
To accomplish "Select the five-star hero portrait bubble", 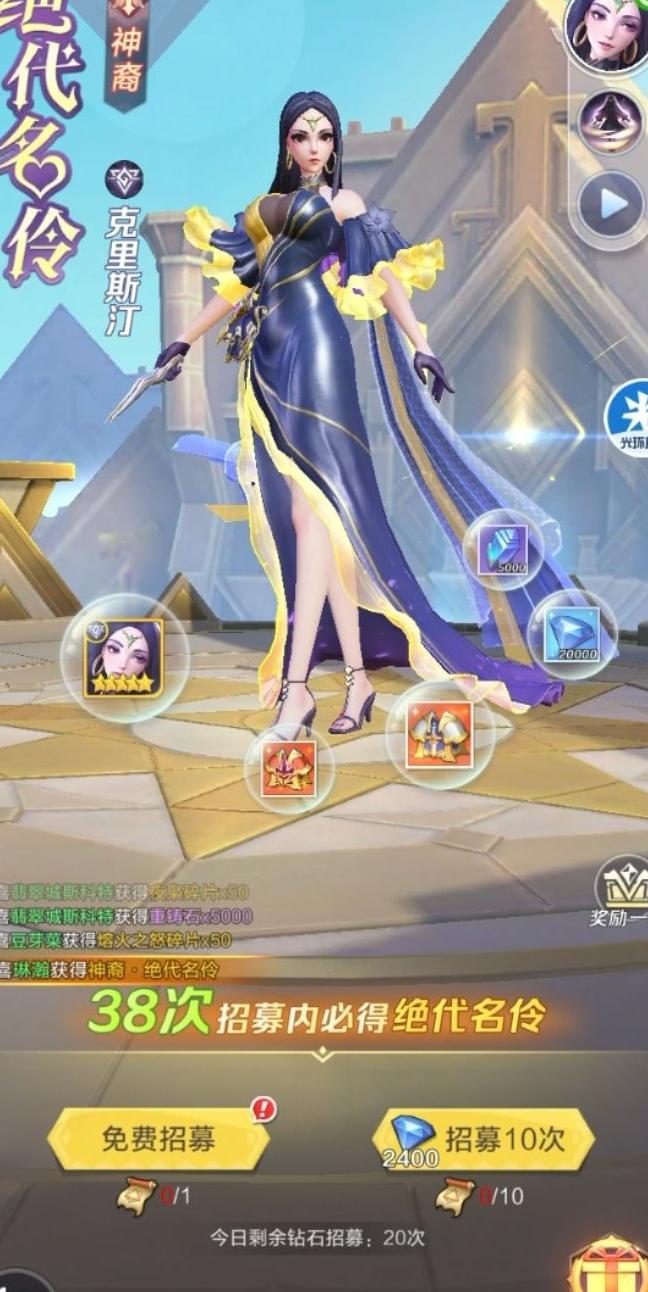I will click(124, 657).
